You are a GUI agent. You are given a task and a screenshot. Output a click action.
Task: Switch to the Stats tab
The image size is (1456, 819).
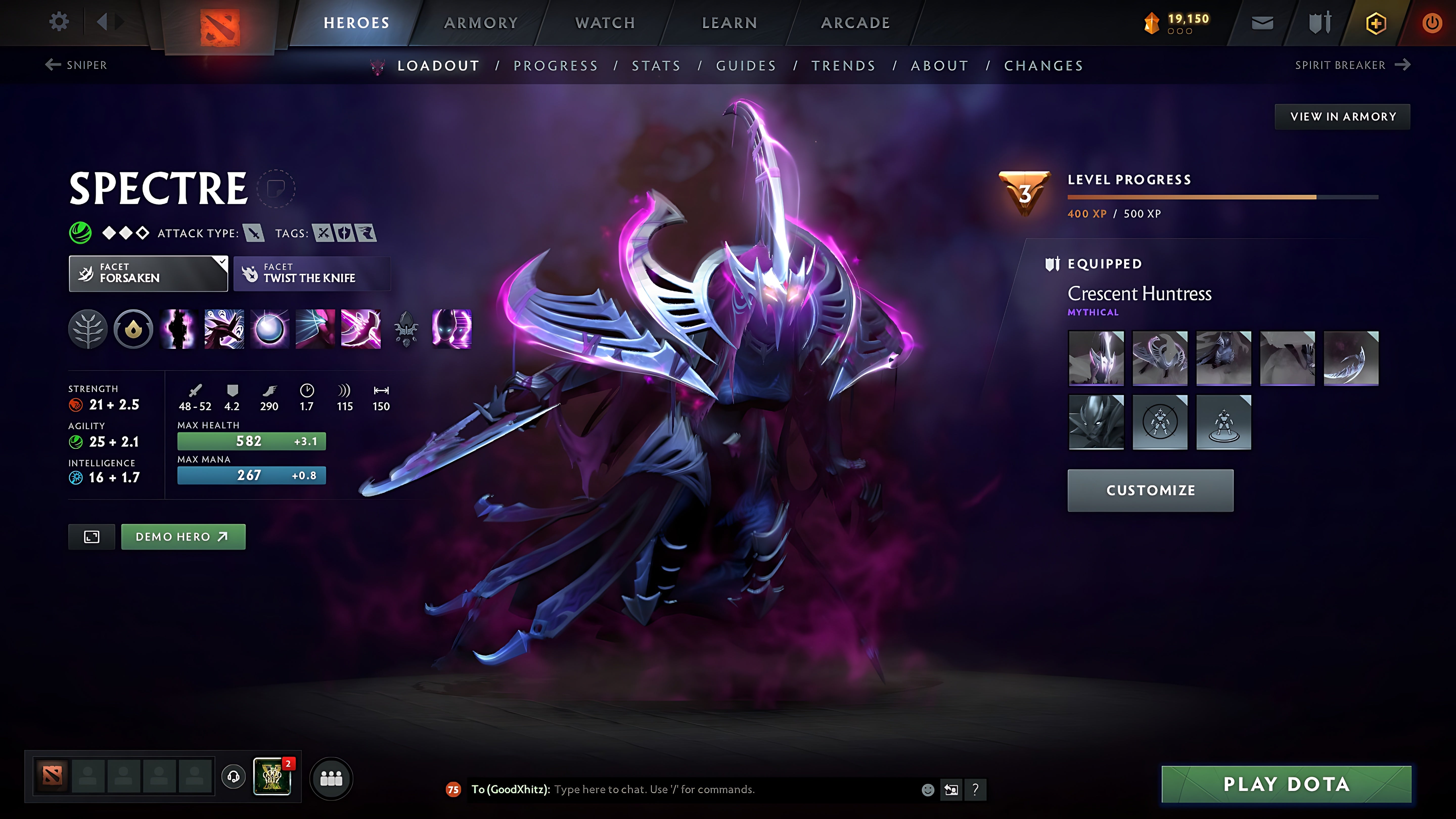point(656,65)
